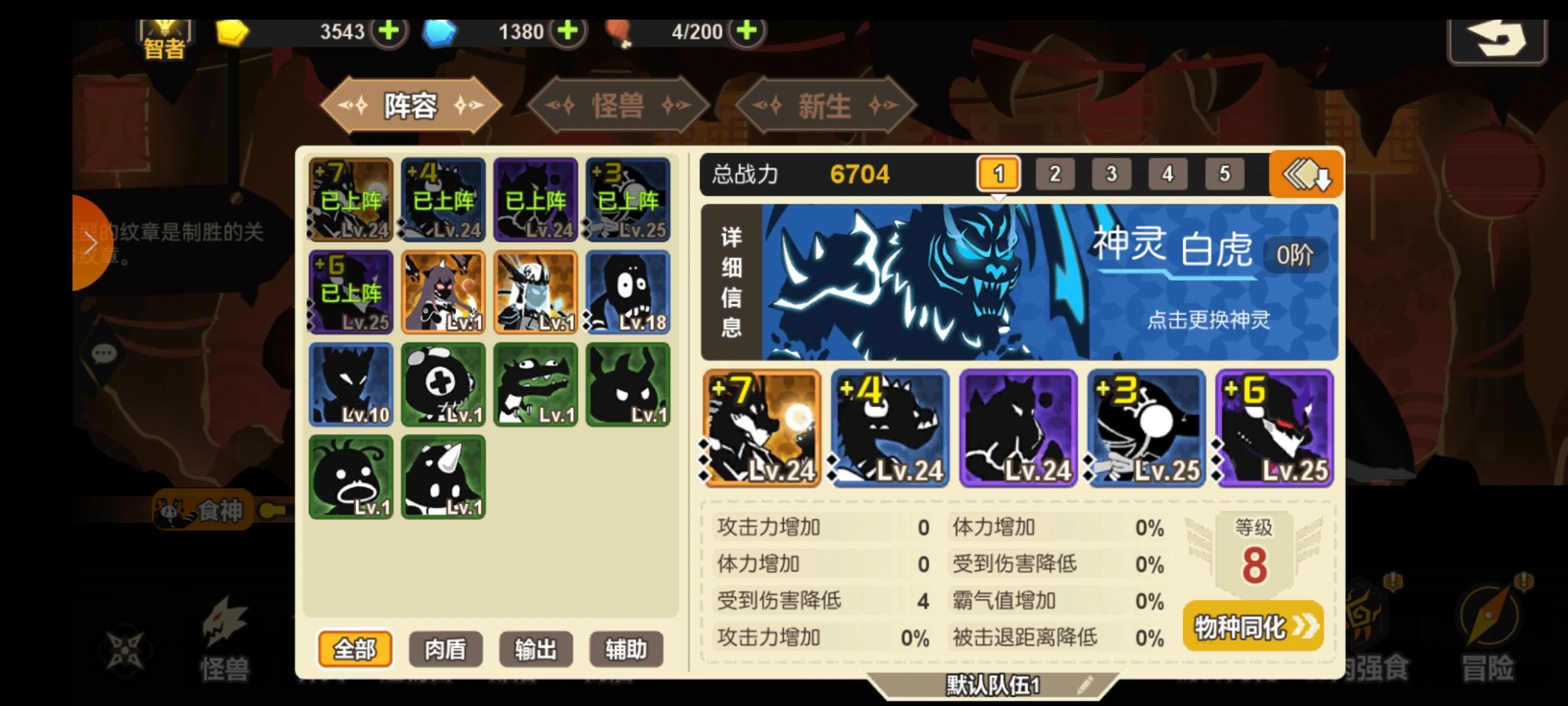Select the 全部 filter option

click(x=357, y=648)
